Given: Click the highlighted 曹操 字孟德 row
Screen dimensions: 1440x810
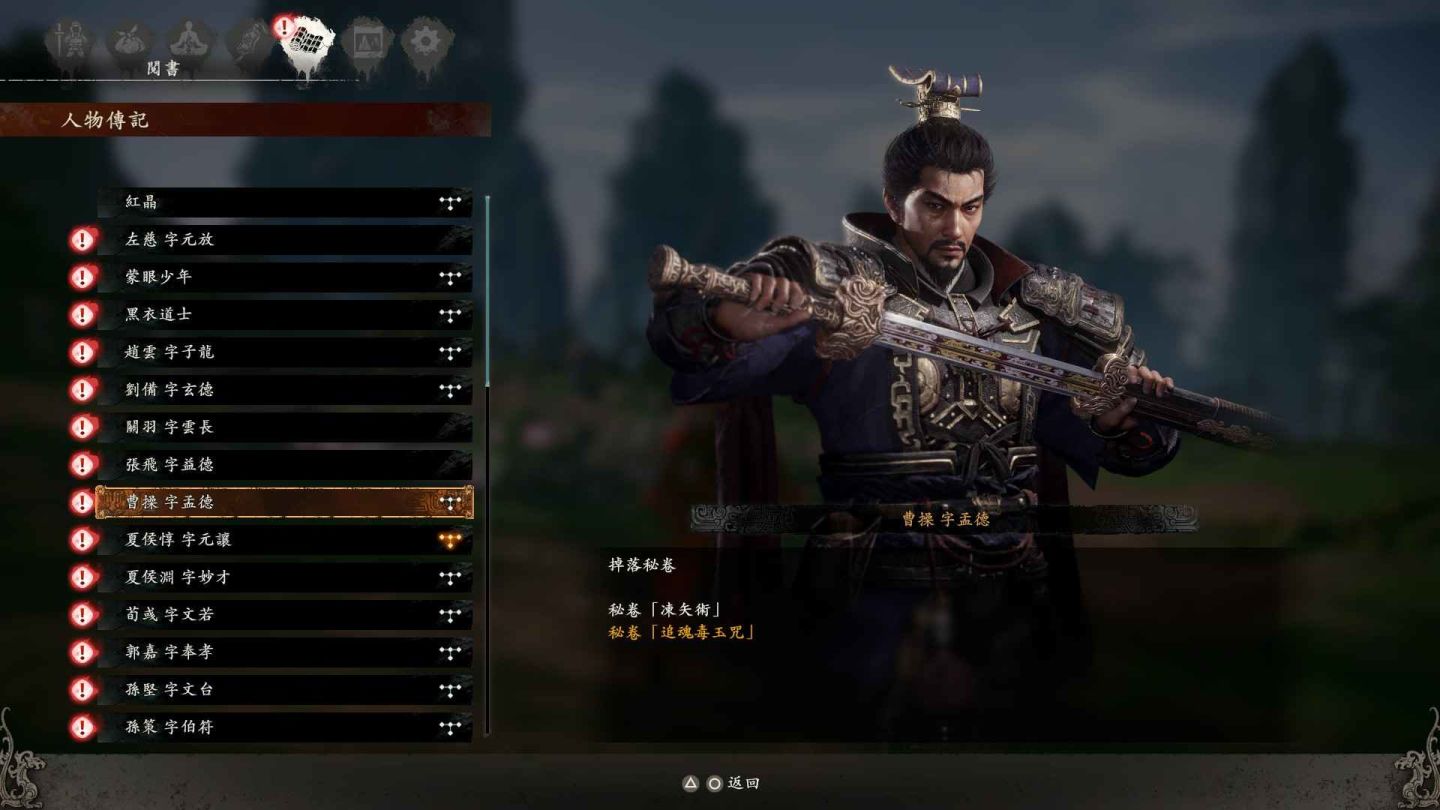Looking at the screenshot, I should [284, 502].
